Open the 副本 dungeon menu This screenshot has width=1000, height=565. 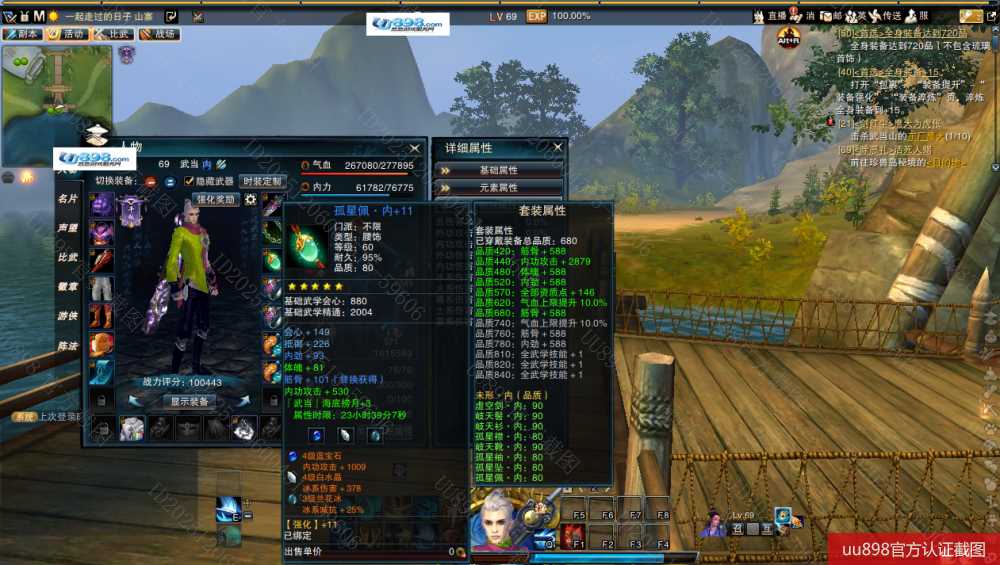22,33
